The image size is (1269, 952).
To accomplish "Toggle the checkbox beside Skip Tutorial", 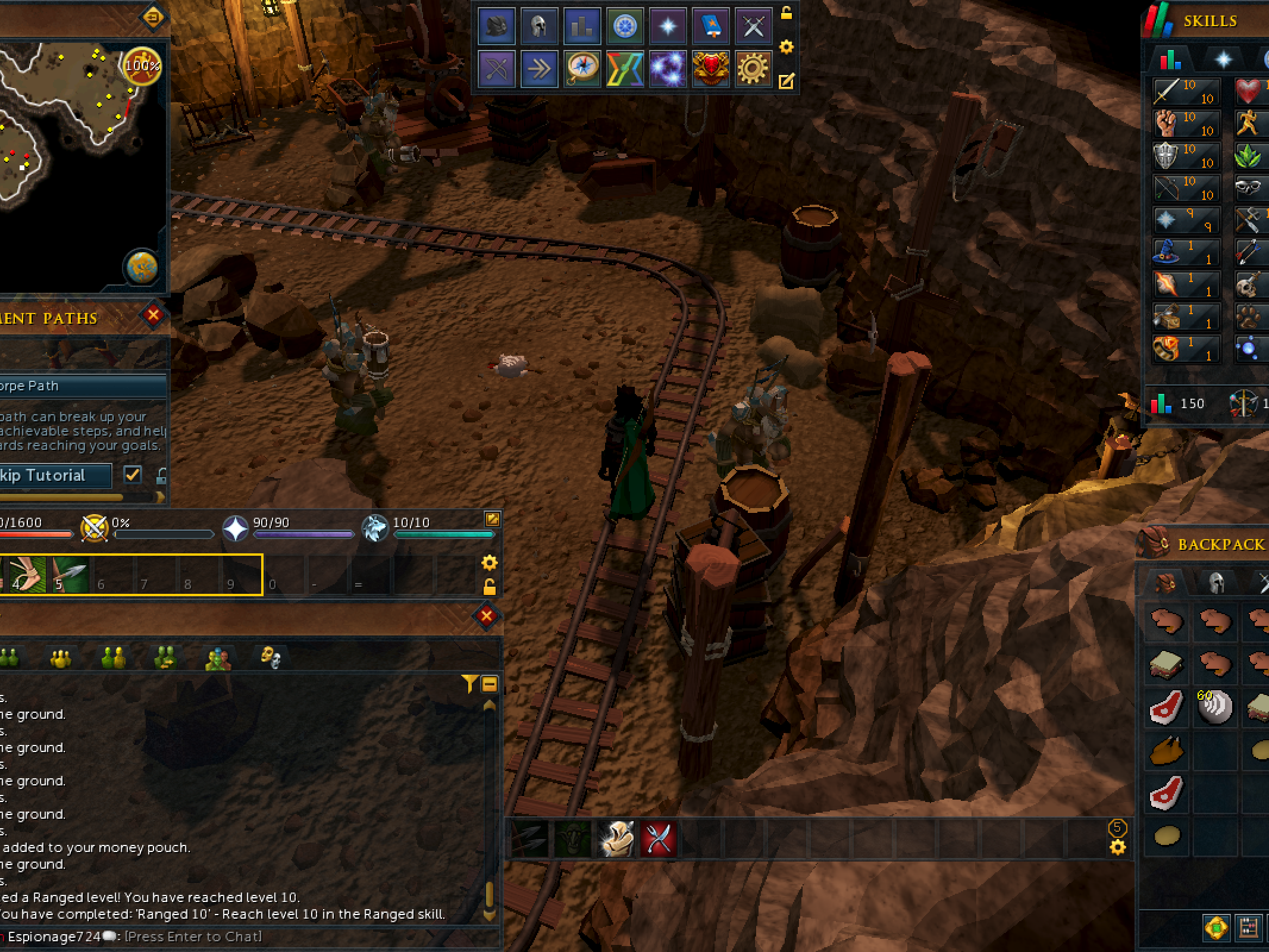I will coord(133,474).
